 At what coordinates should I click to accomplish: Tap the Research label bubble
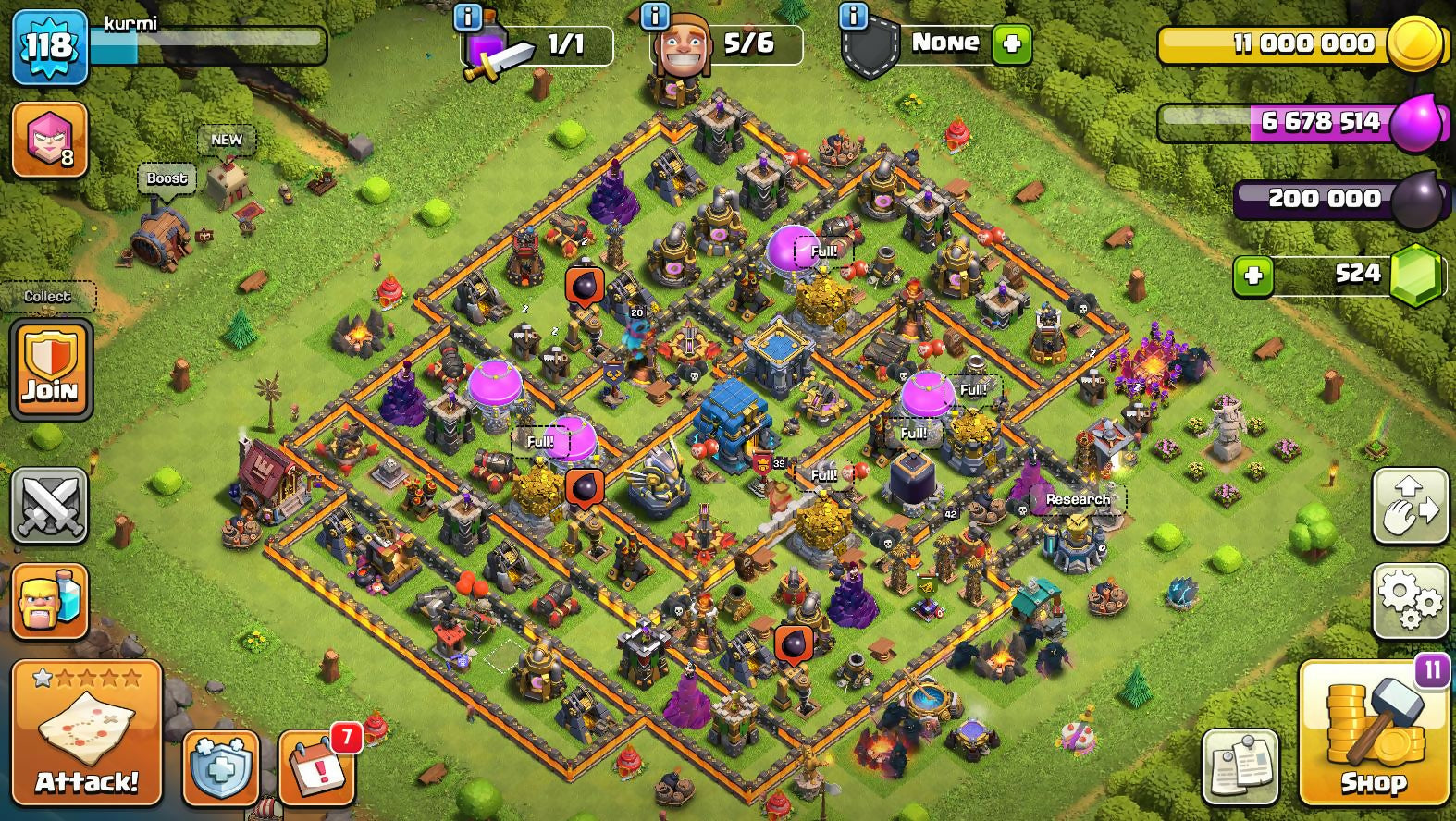1078,499
